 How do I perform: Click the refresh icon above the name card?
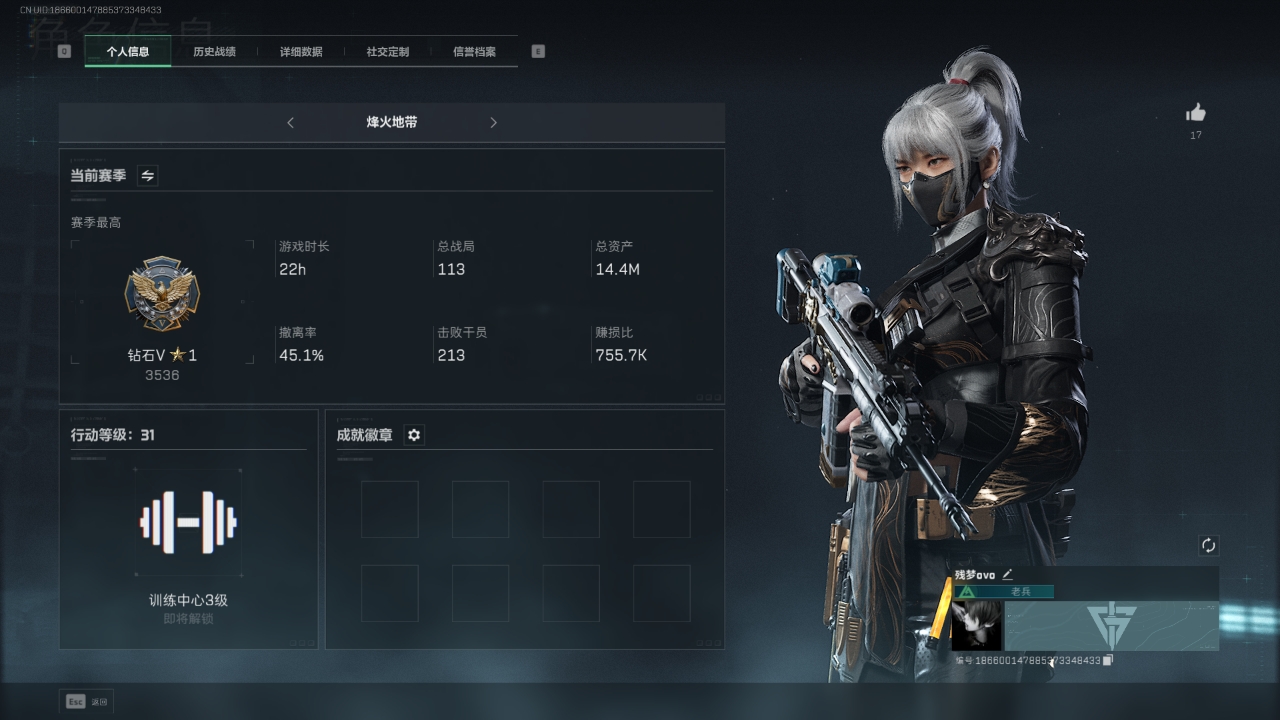click(x=1209, y=545)
